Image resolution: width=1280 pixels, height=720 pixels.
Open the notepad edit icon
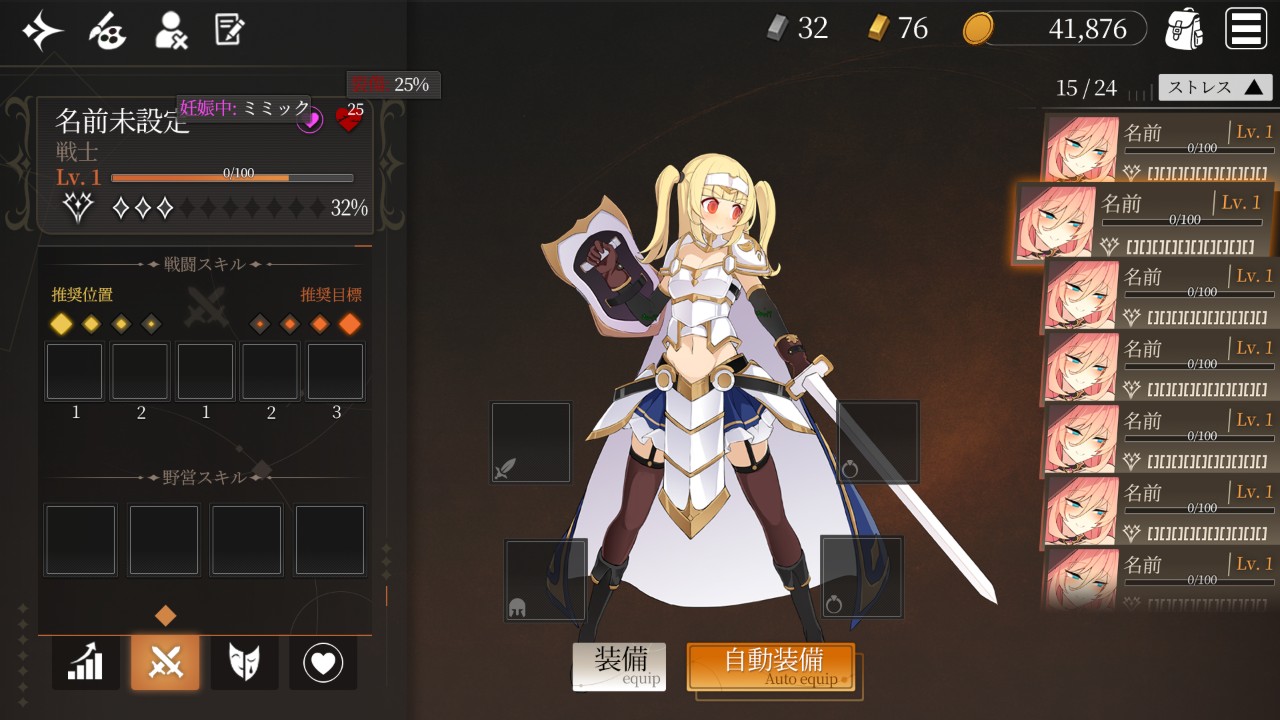tap(229, 31)
